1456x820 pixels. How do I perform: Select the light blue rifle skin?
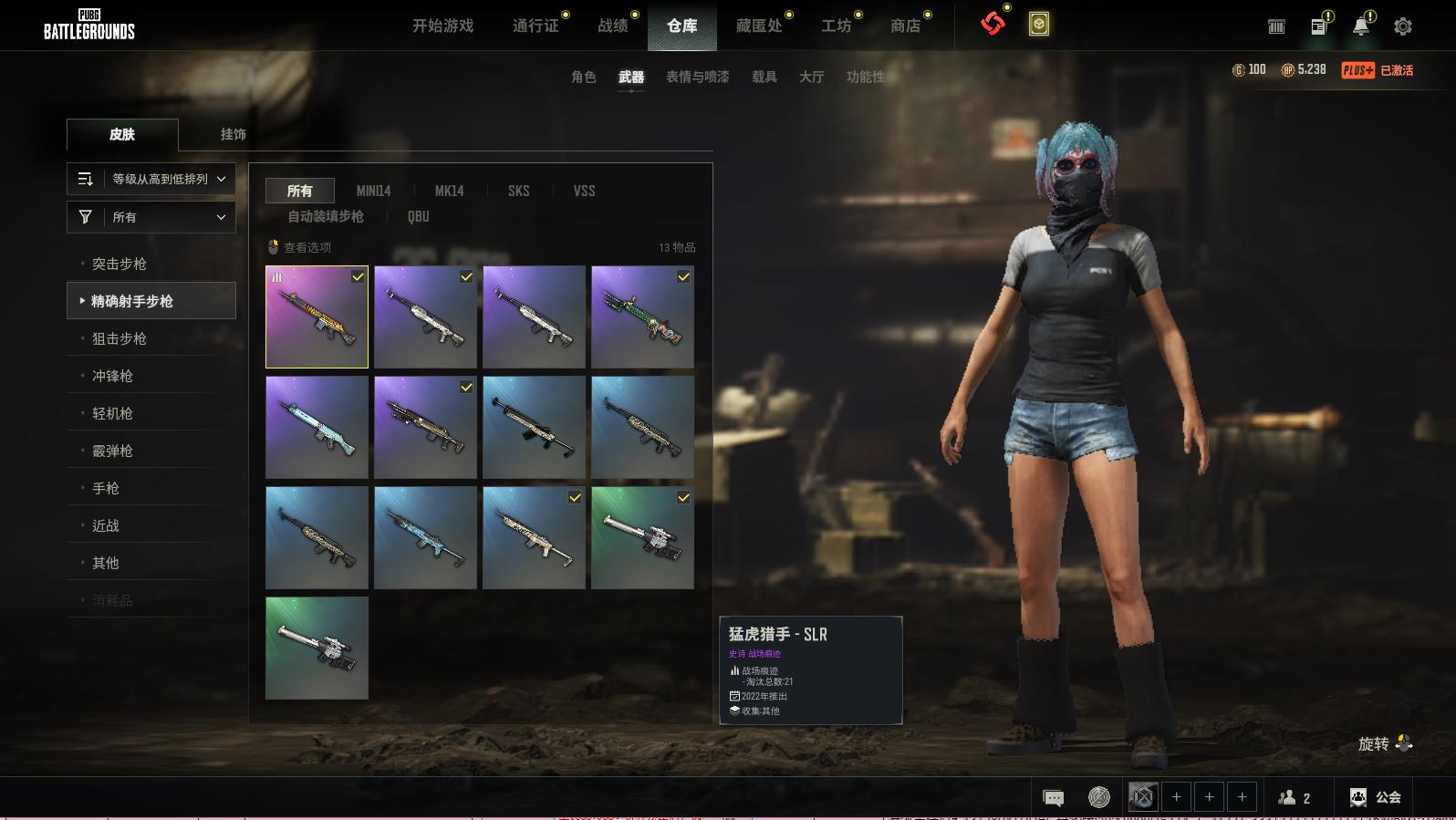pos(317,427)
